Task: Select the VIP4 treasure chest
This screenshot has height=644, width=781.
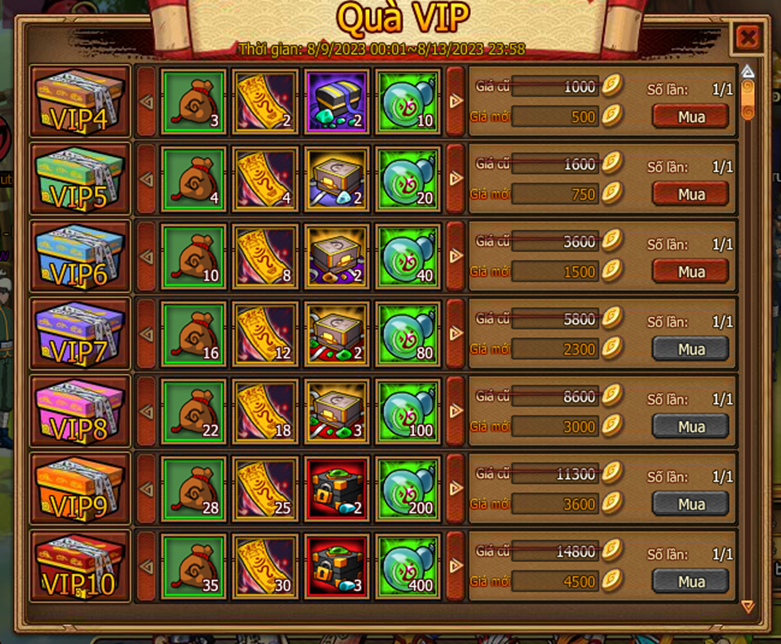Action: pos(80,101)
